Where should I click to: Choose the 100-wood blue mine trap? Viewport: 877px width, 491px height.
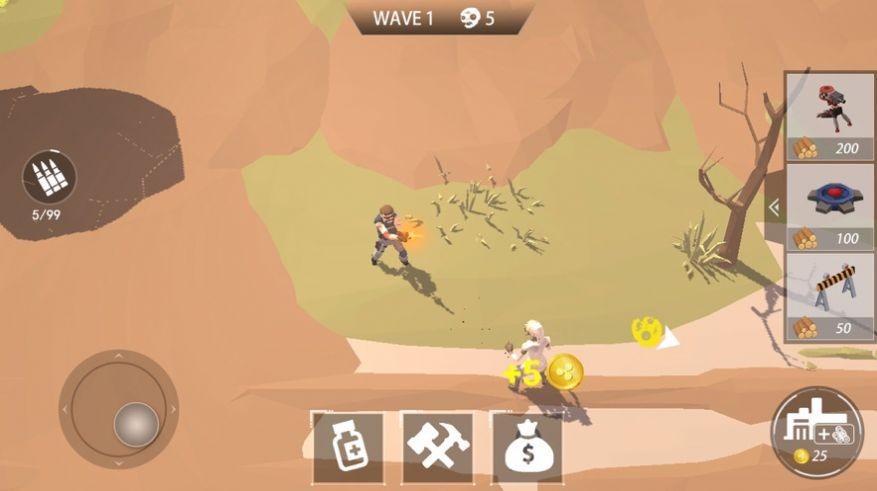[x=830, y=207]
